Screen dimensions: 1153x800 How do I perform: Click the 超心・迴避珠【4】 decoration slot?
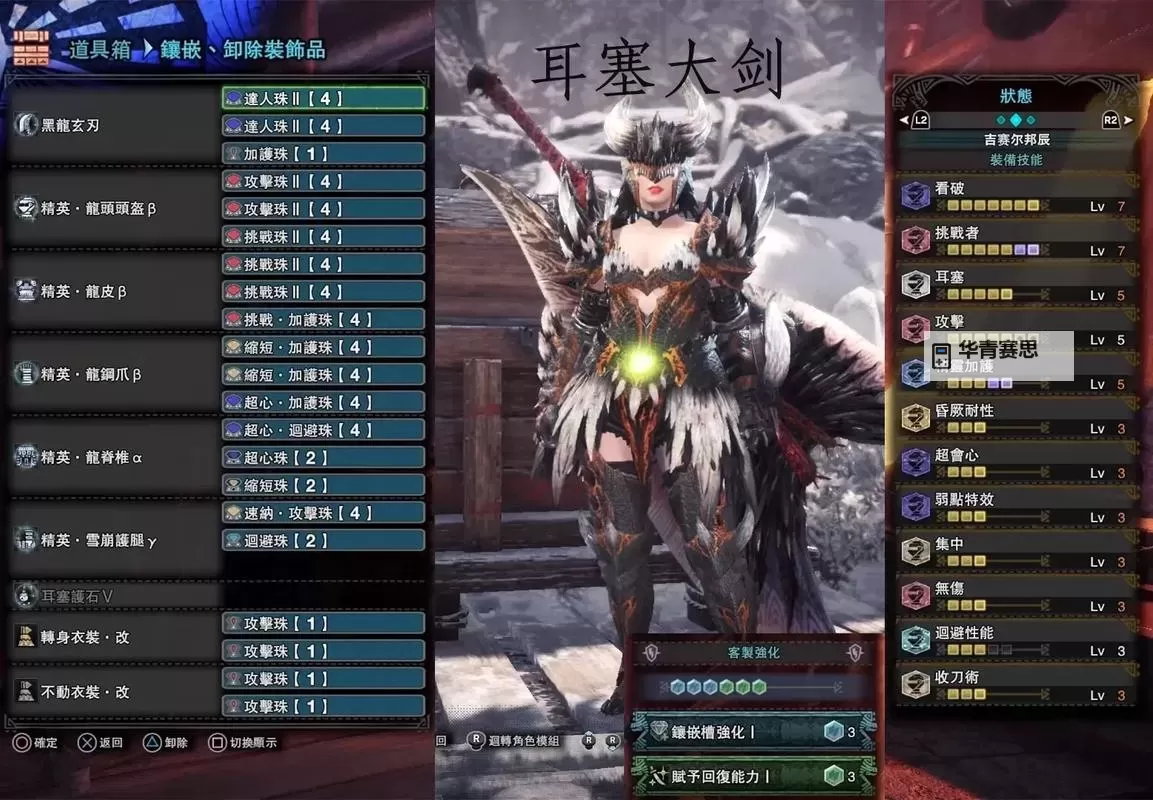point(323,430)
